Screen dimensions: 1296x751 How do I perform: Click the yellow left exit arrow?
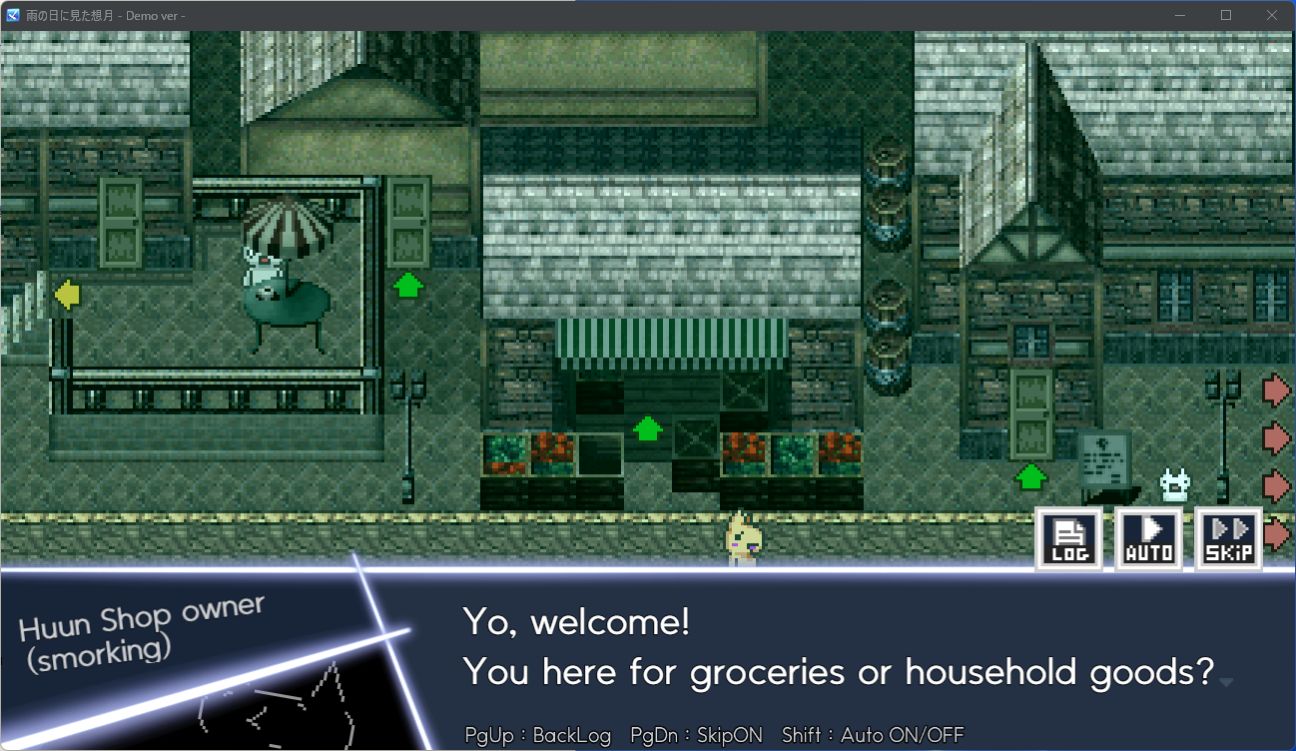pos(66,295)
